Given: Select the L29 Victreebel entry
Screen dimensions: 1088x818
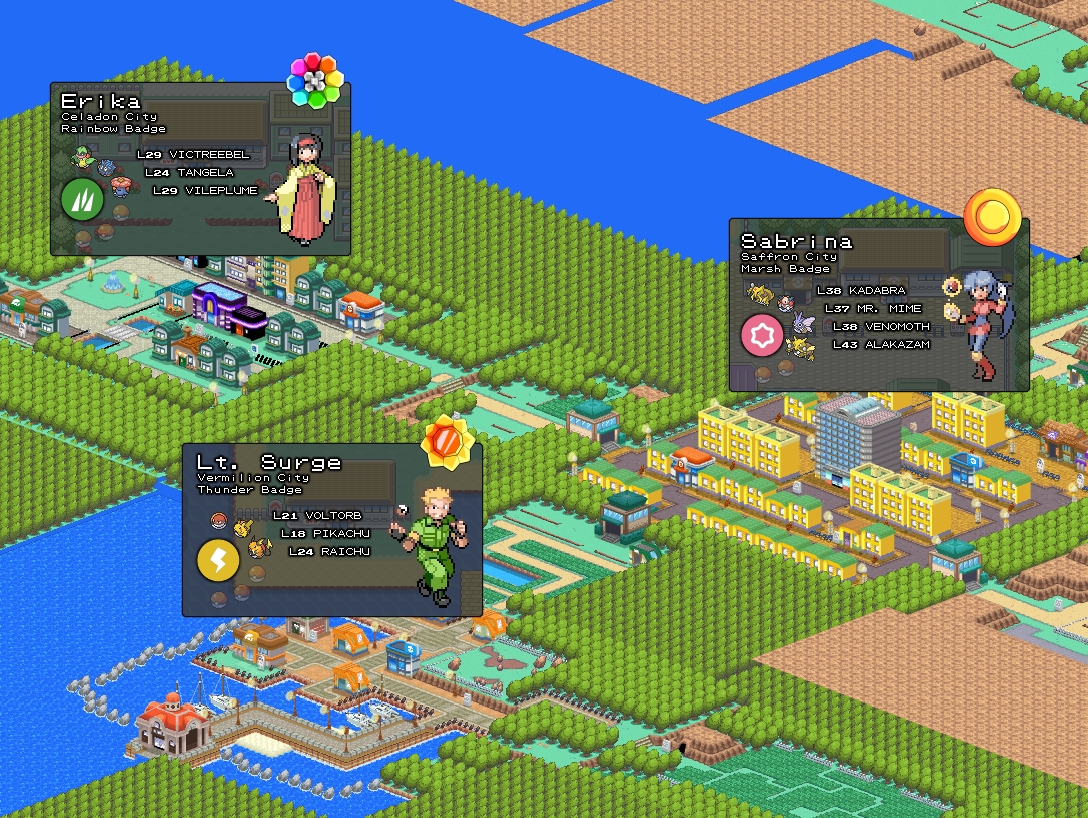Looking at the screenshot, I should coord(192,155).
